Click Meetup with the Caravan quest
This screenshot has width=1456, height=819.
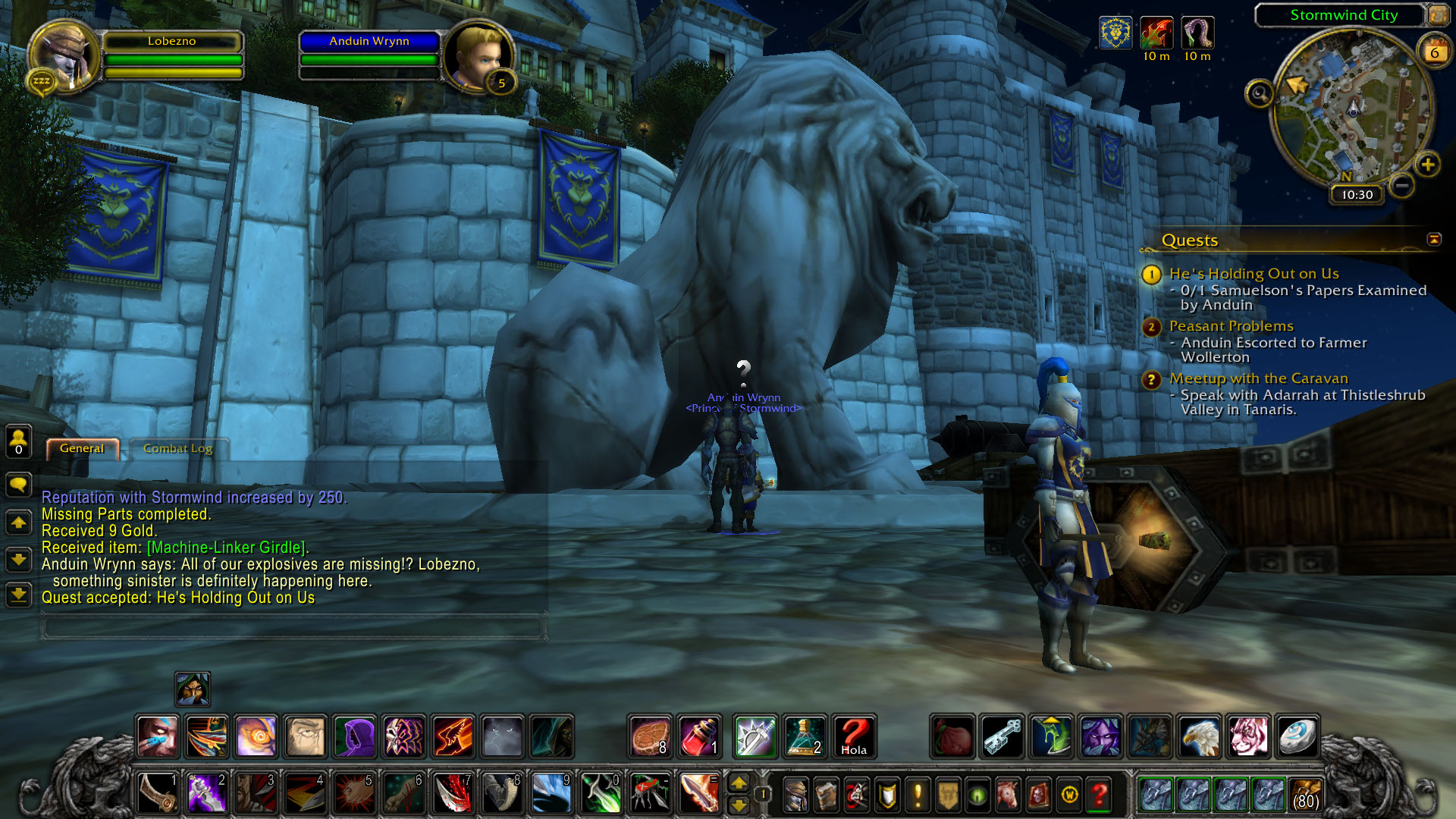click(1258, 378)
